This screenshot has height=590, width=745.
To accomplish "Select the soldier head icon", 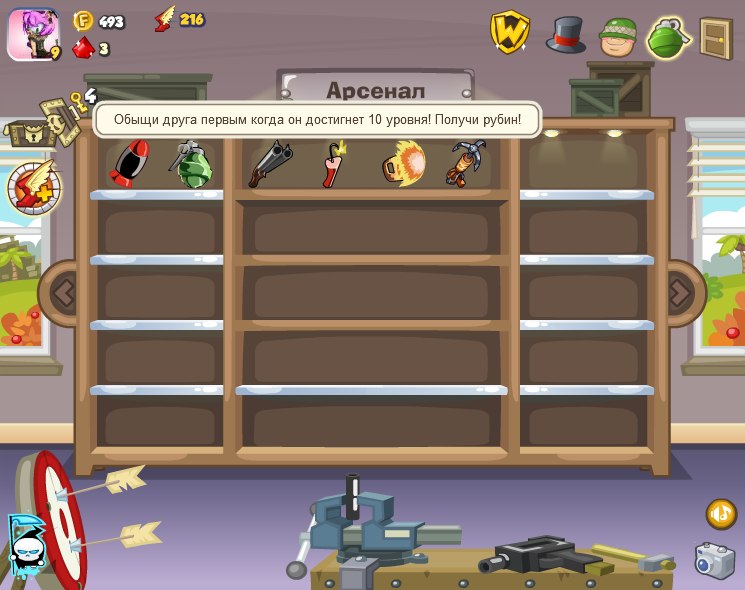I will pyautogui.click(x=618, y=37).
